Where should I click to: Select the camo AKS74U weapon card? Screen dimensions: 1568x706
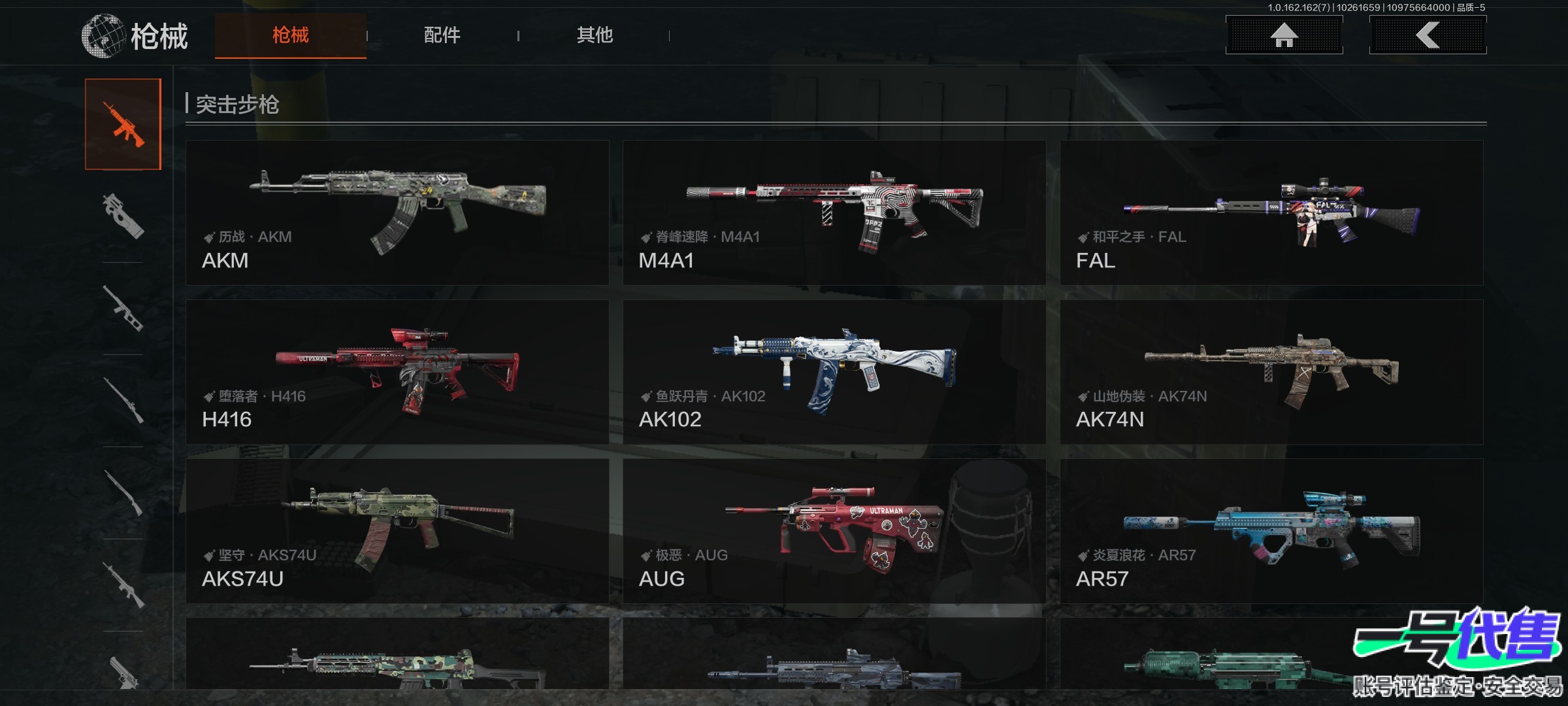pyautogui.click(x=397, y=531)
